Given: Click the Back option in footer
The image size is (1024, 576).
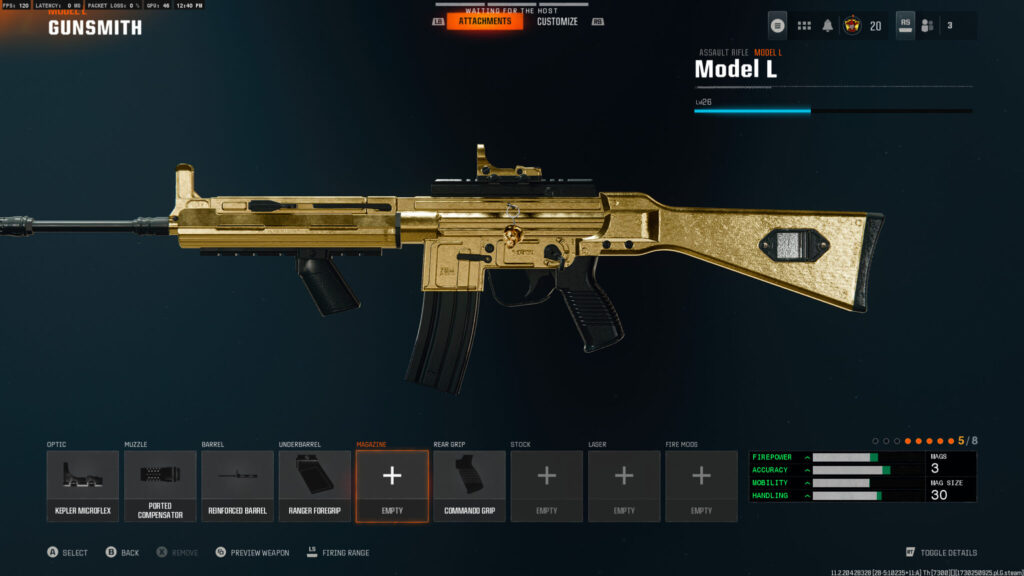Looking at the screenshot, I should point(130,552).
